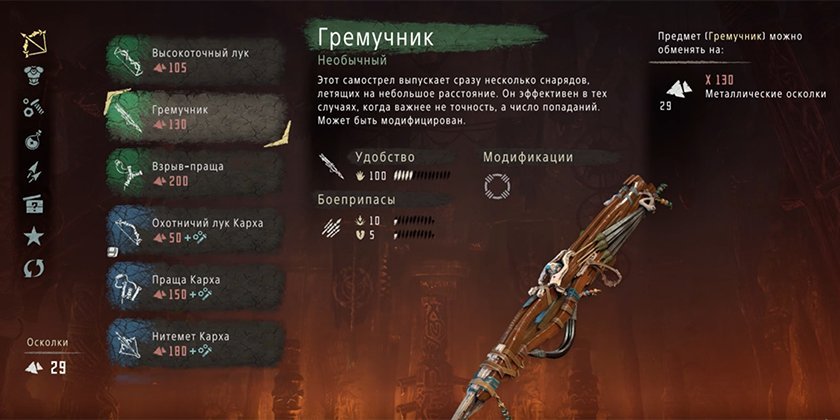840x420 pixels.
Task: Open the weapon modifications coils category
Action: coord(34,108)
